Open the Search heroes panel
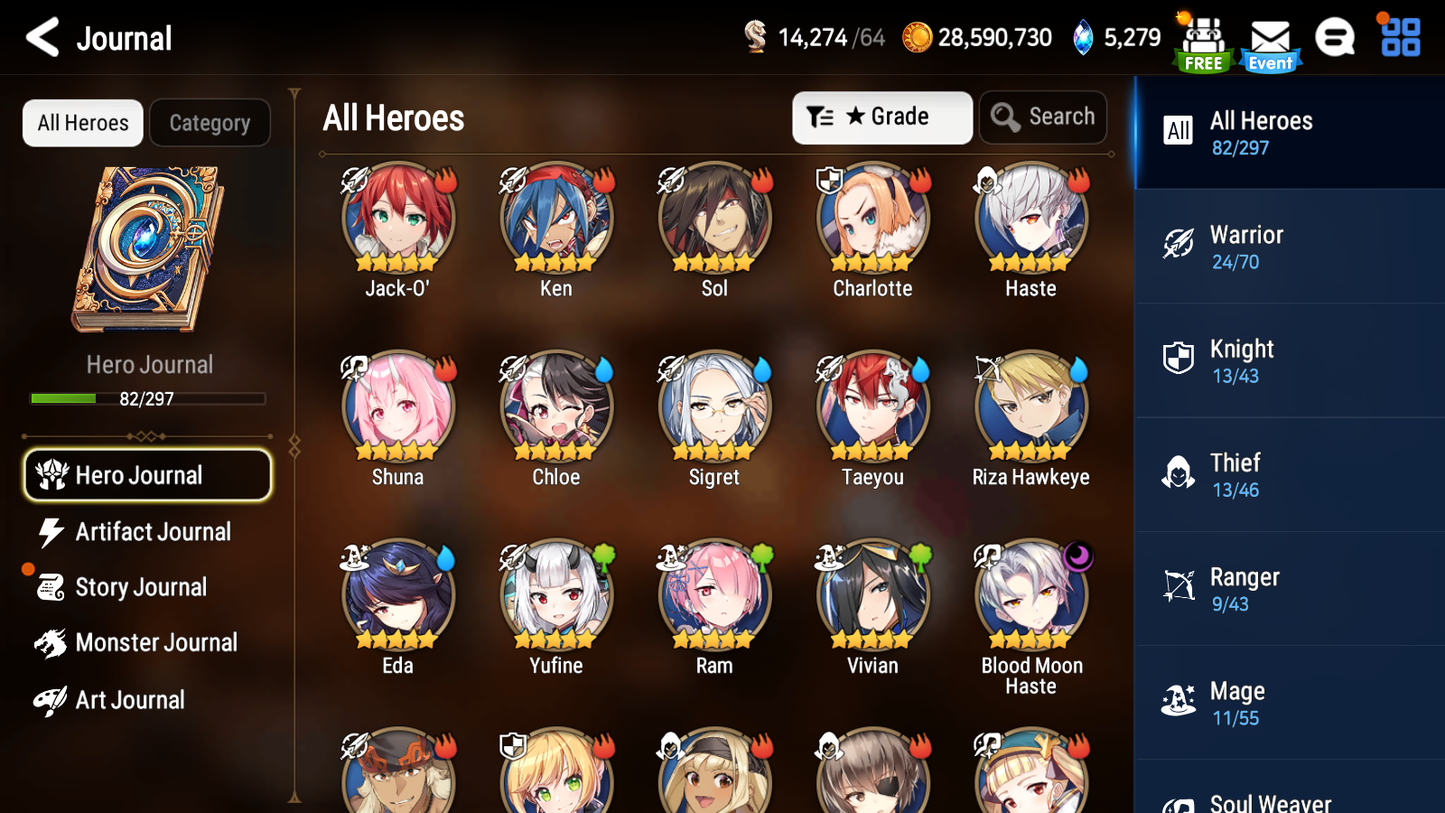 coord(1043,117)
